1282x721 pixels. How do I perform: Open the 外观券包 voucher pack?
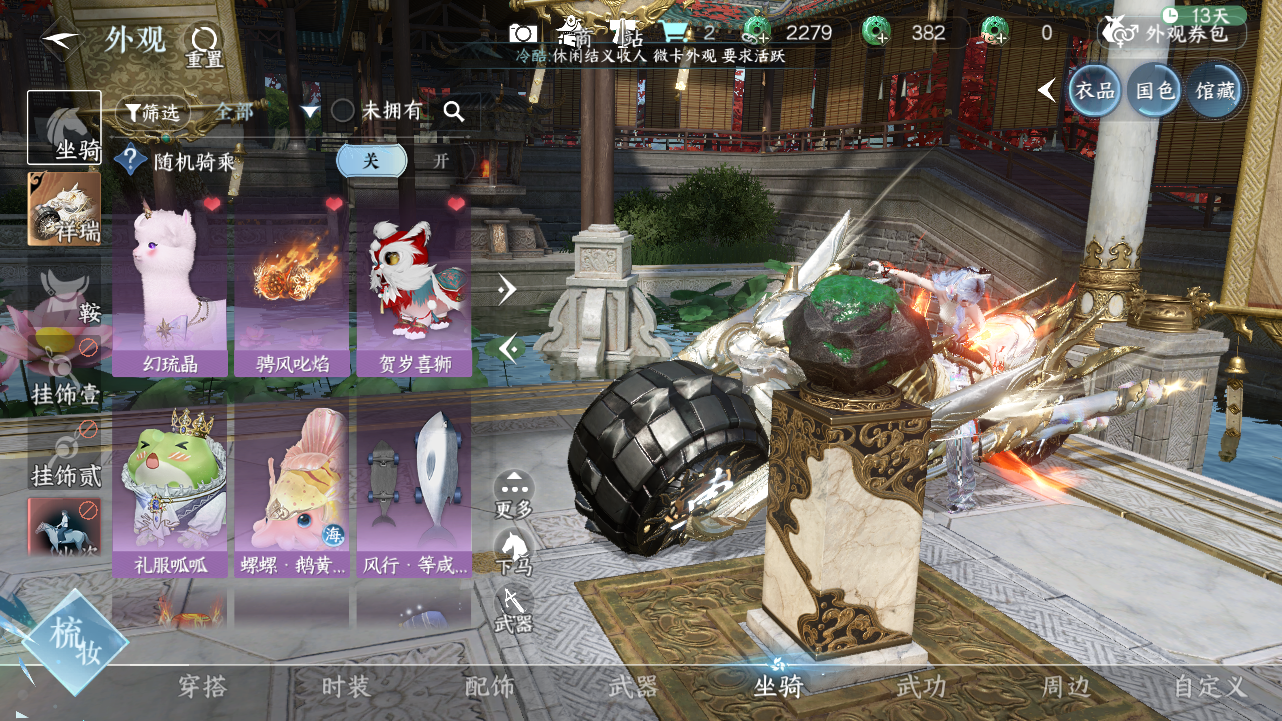1173,33
